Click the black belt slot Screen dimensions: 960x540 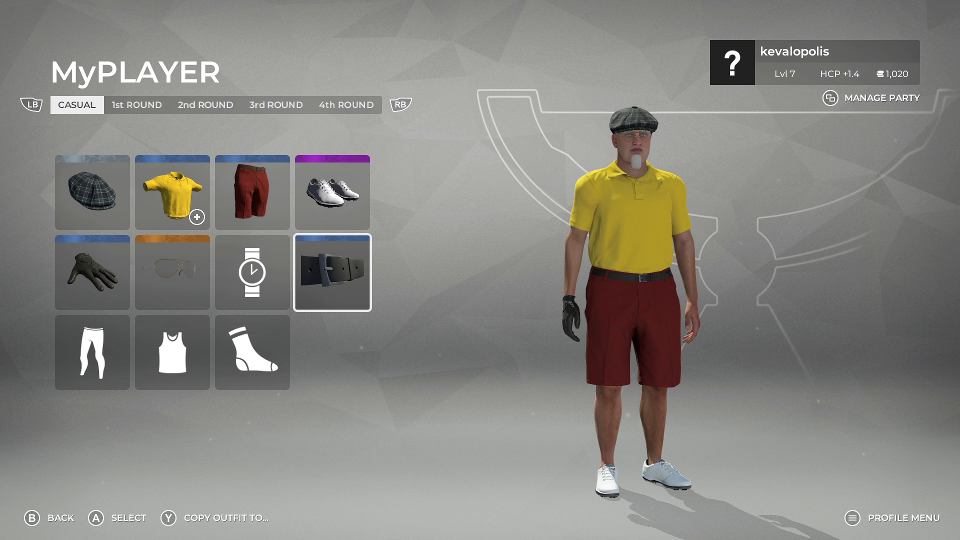[x=332, y=272]
